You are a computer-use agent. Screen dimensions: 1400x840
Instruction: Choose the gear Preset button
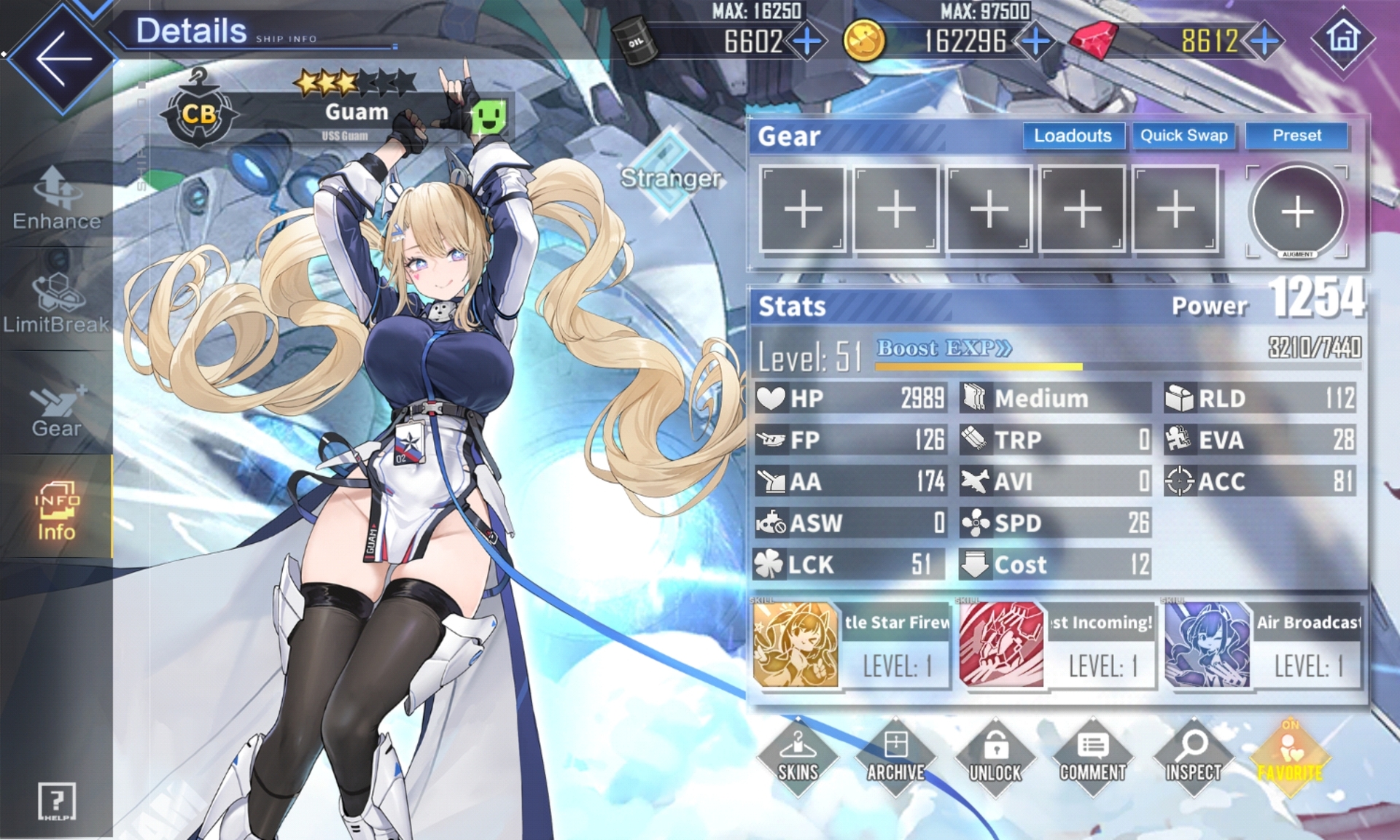click(x=1296, y=136)
